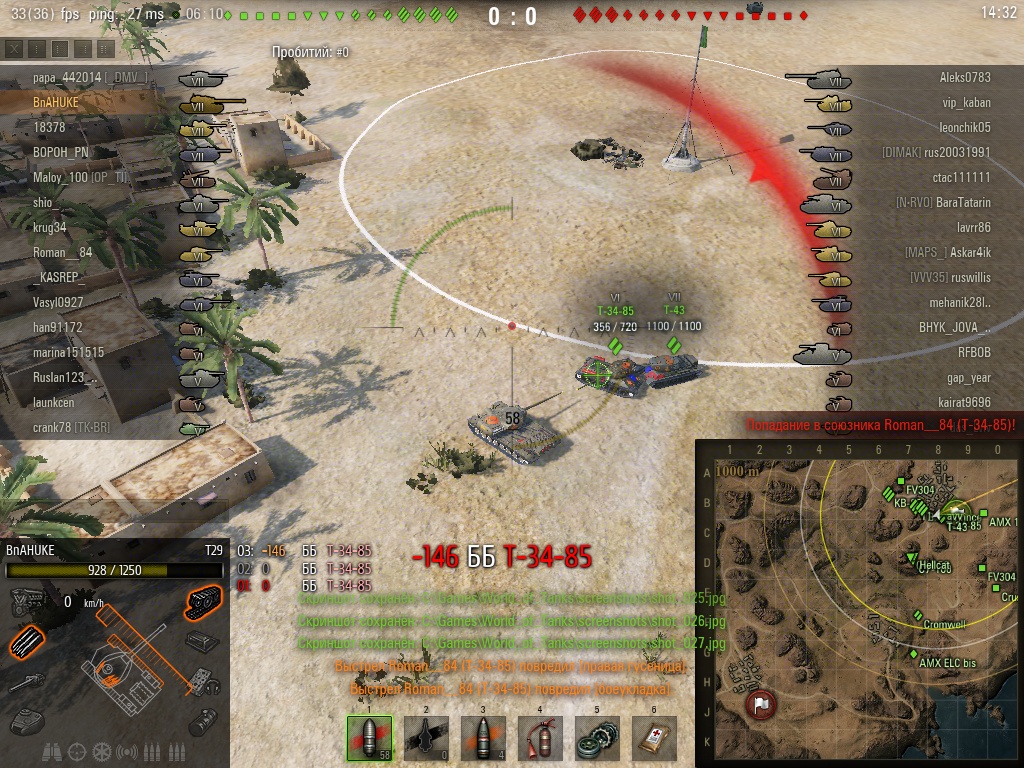This screenshot has height=768, width=1024.
Task: Select enemy Aleks0783 in the enemy list
Action: 964,77
